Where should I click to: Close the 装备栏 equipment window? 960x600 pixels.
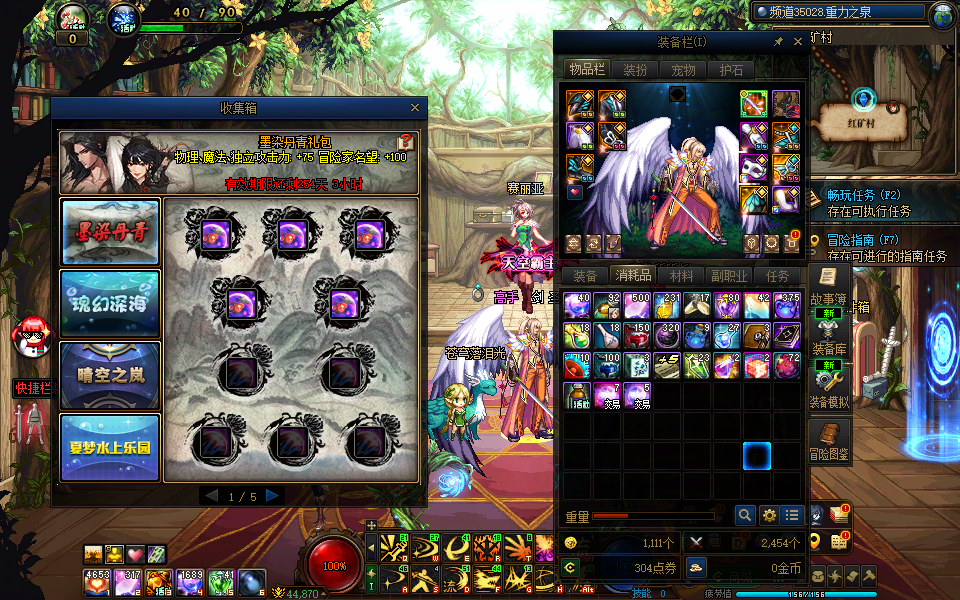pos(798,42)
